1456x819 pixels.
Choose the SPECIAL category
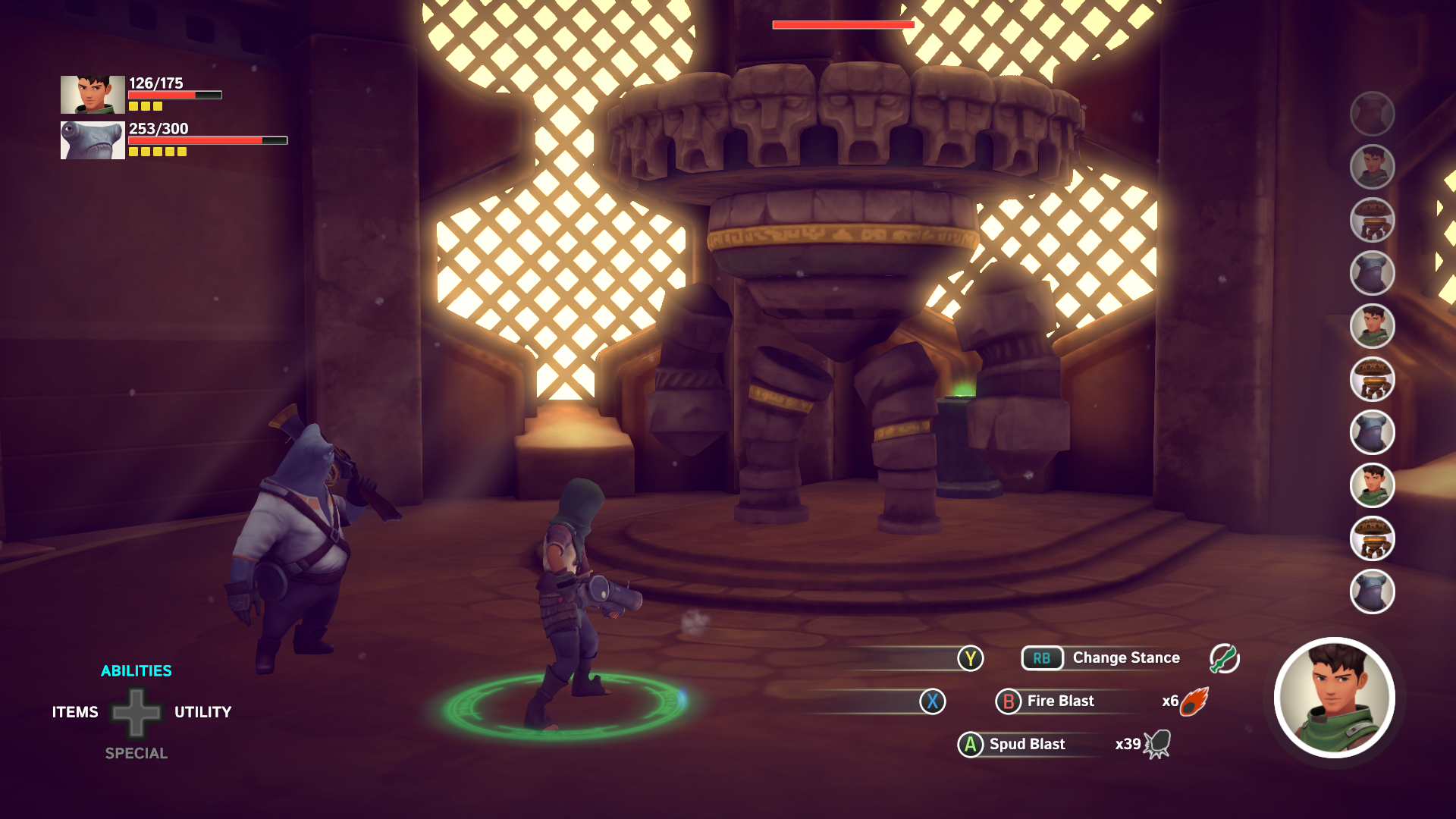pos(136,753)
